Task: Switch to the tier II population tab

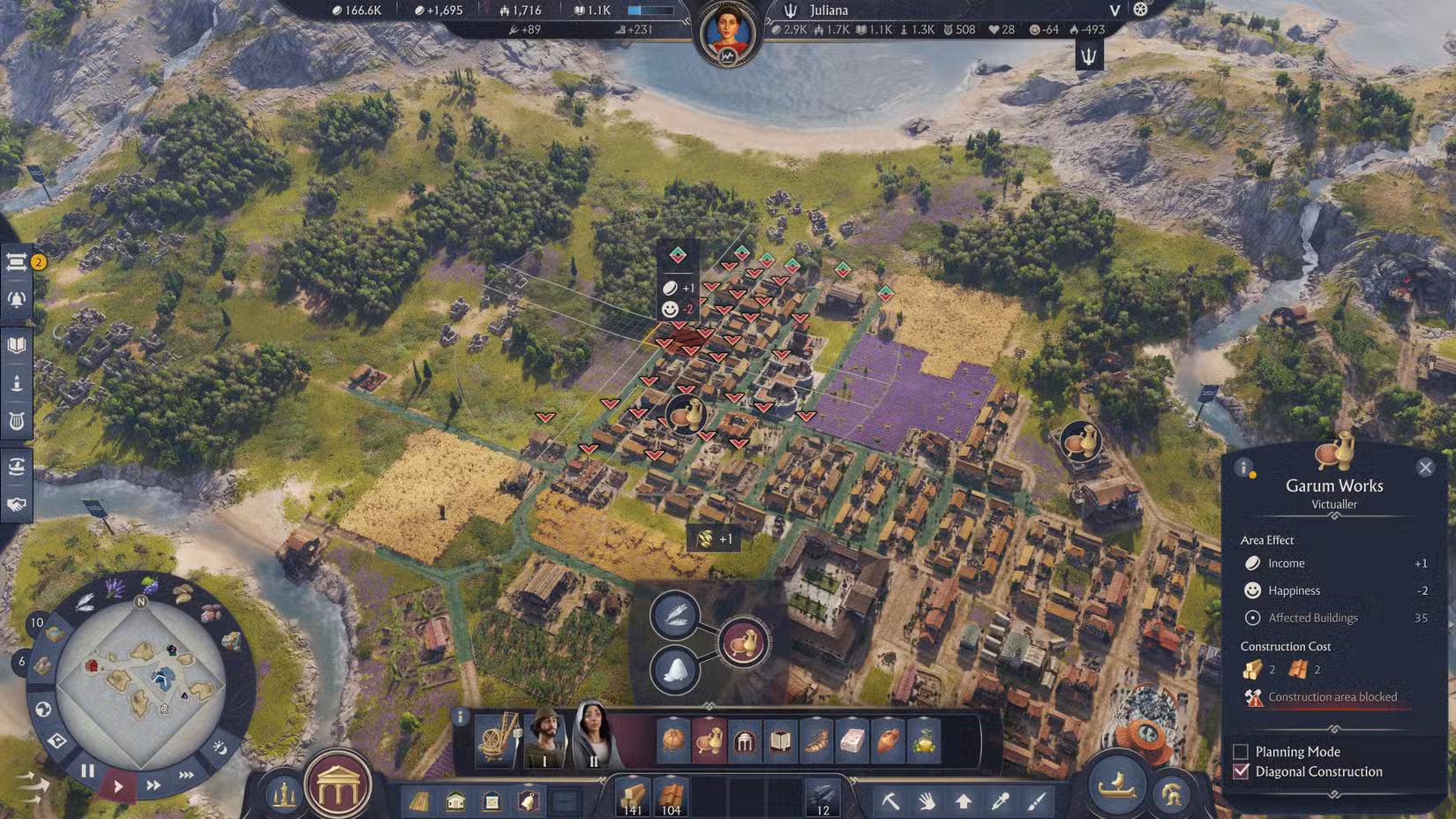Action: pyautogui.click(x=593, y=740)
